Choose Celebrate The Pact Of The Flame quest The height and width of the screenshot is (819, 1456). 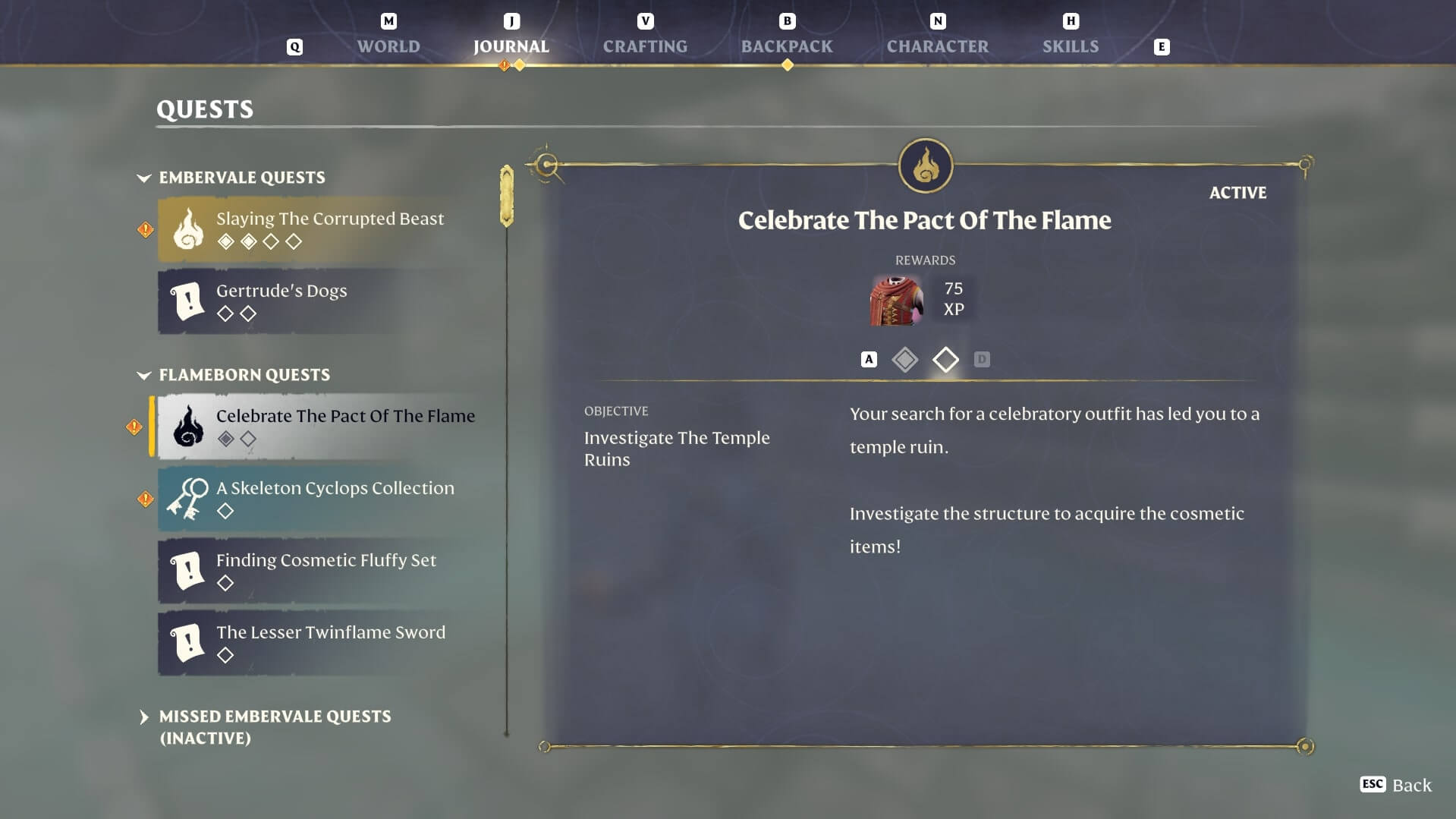tap(329, 427)
